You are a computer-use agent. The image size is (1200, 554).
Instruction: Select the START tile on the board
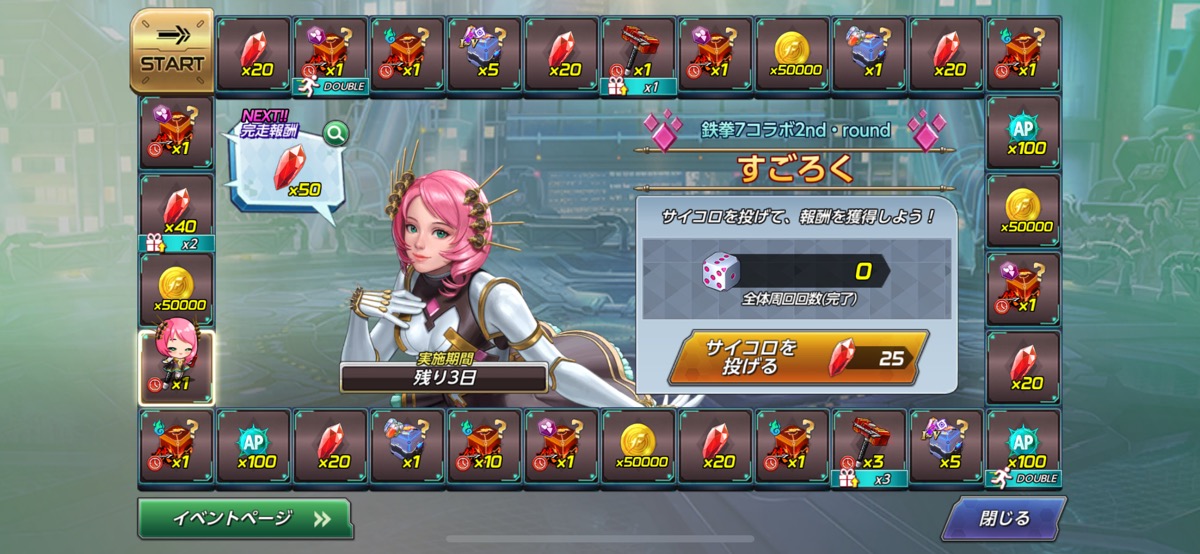pos(171,52)
